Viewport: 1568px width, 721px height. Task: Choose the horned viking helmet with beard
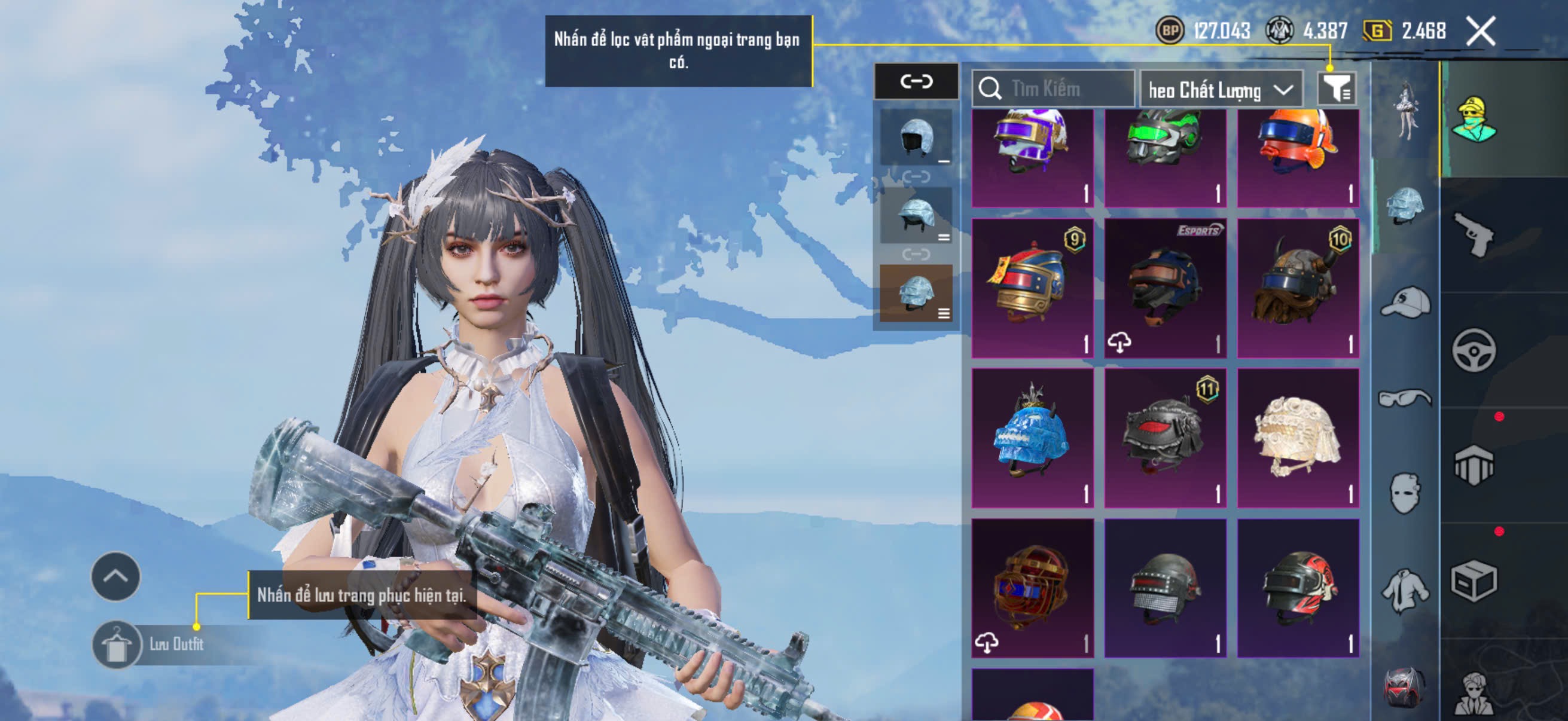[x=1298, y=288]
